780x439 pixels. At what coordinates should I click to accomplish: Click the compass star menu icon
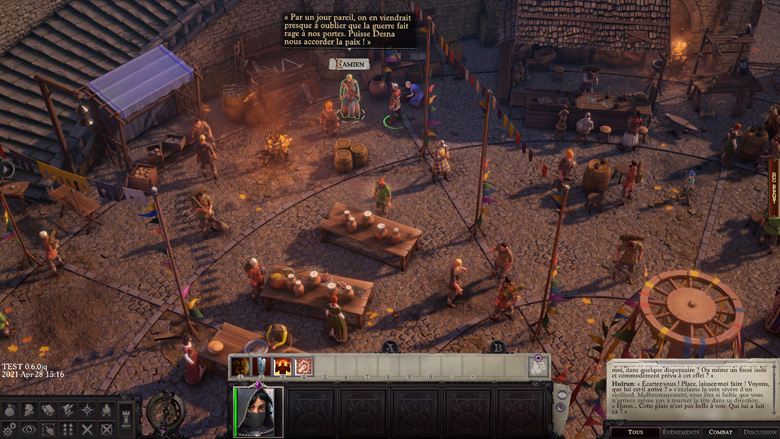(87, 410)
